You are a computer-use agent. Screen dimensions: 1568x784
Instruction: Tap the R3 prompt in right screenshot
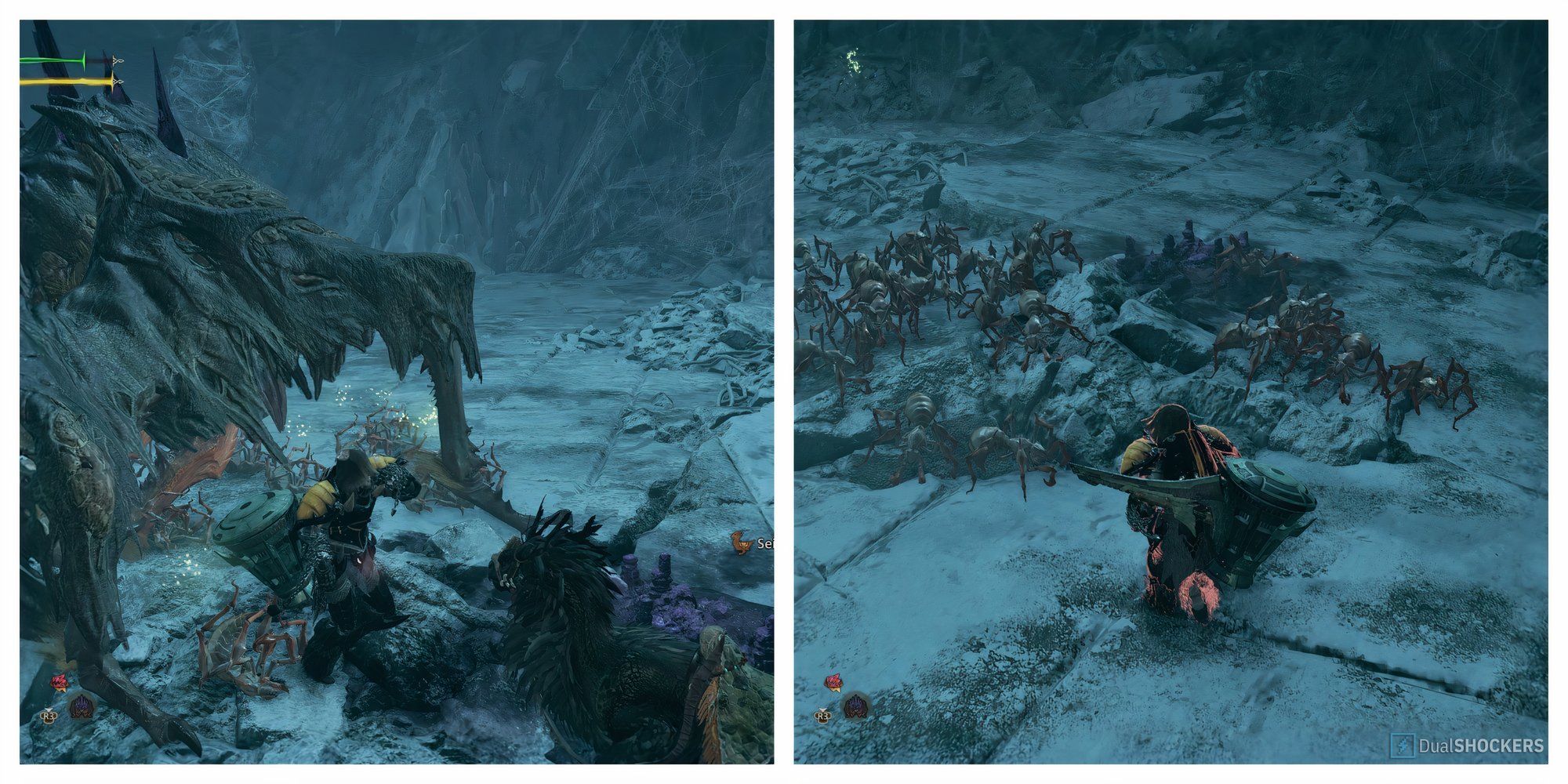[823, 716]
